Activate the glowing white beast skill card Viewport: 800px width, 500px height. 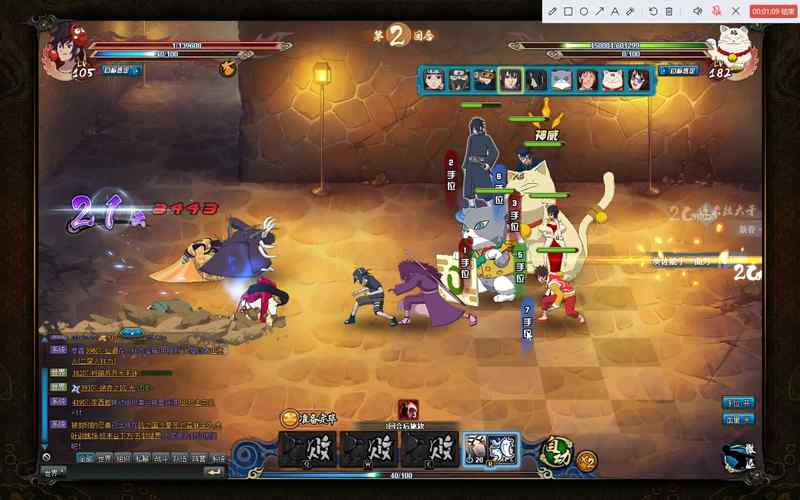point(491,451)
